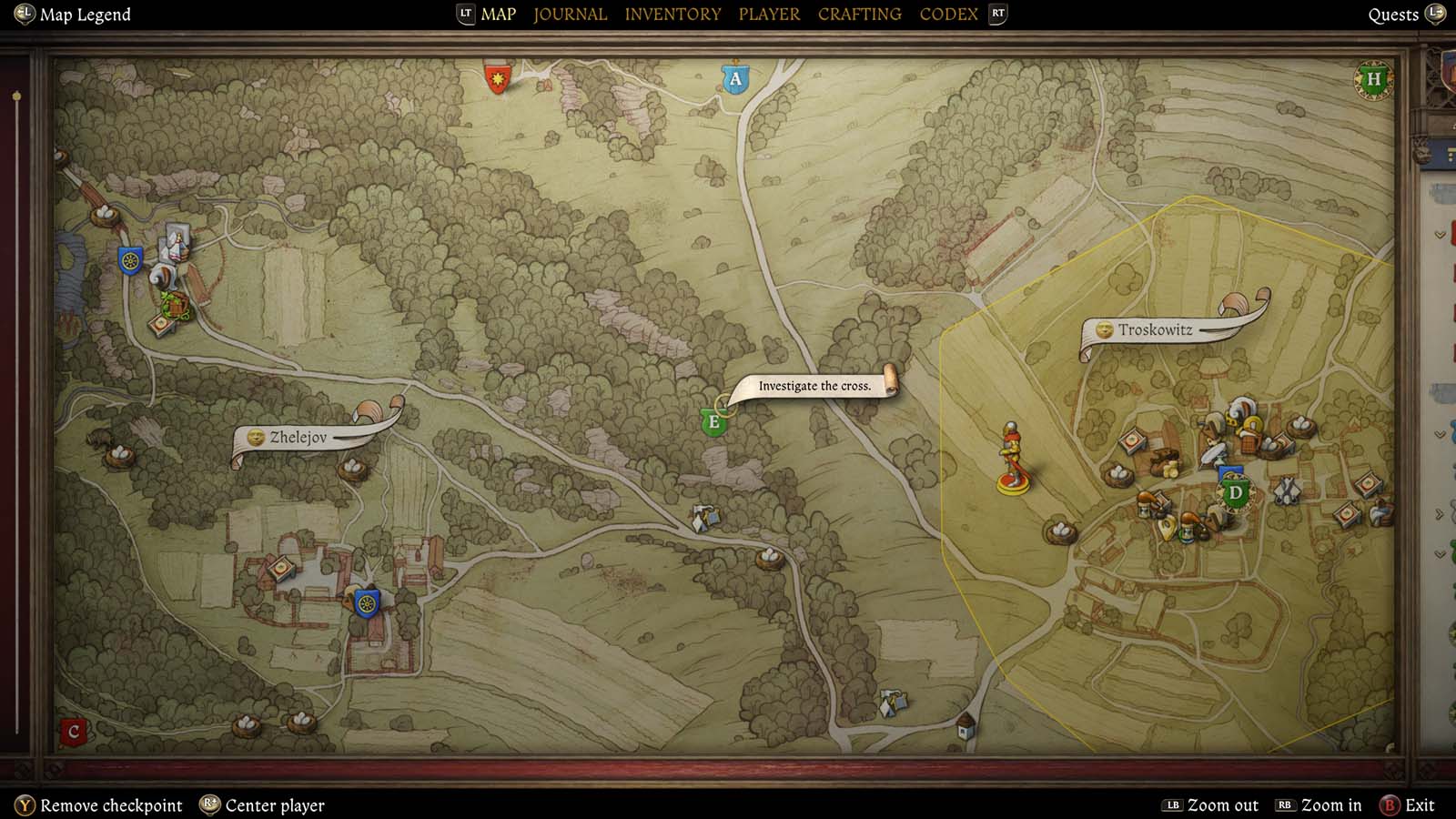Open the CODEX menu tab

(947, 14)
